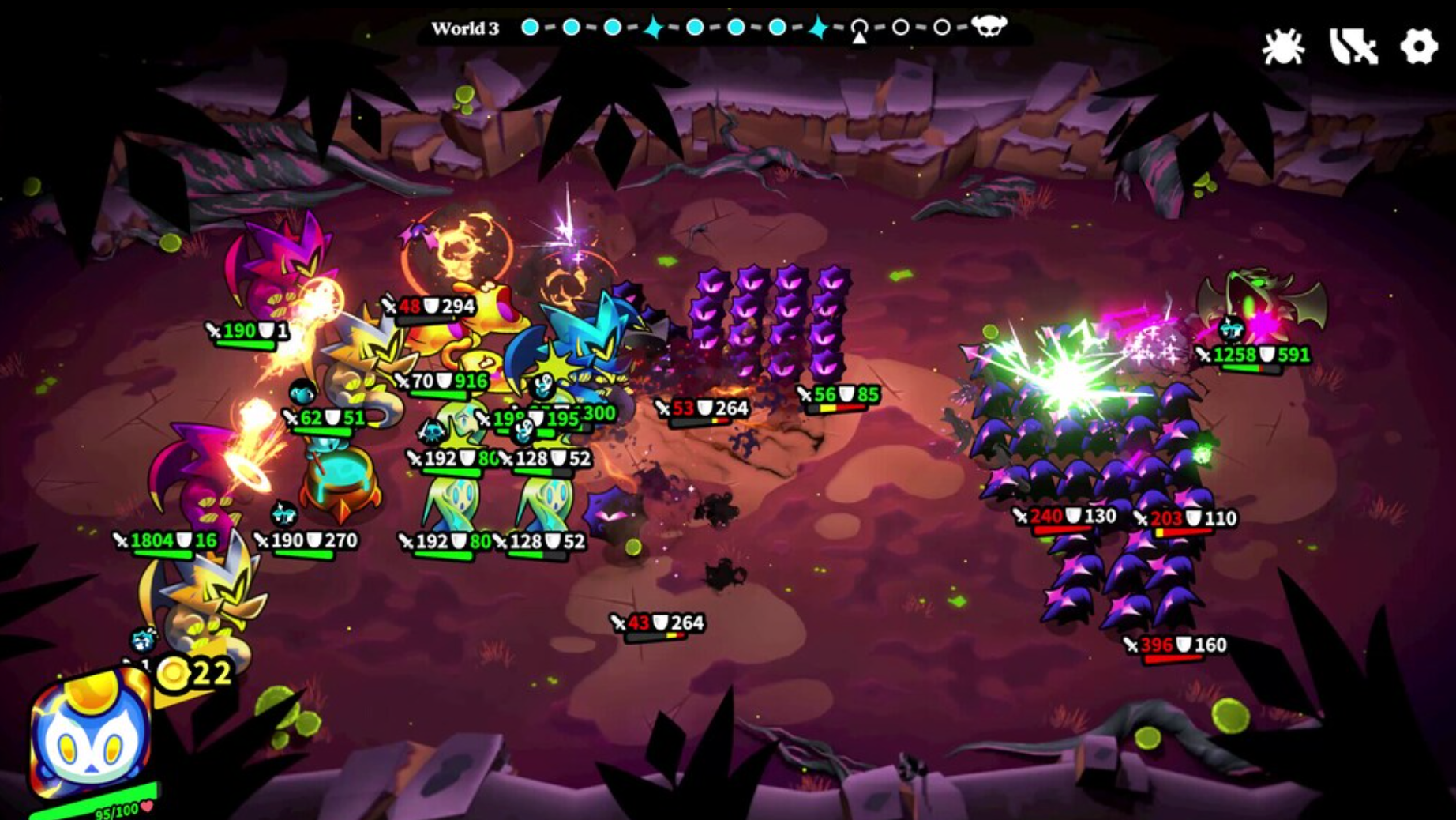Click the first completed cyan stage dot
Screen dimensions: 1456x820
point(530,28)
